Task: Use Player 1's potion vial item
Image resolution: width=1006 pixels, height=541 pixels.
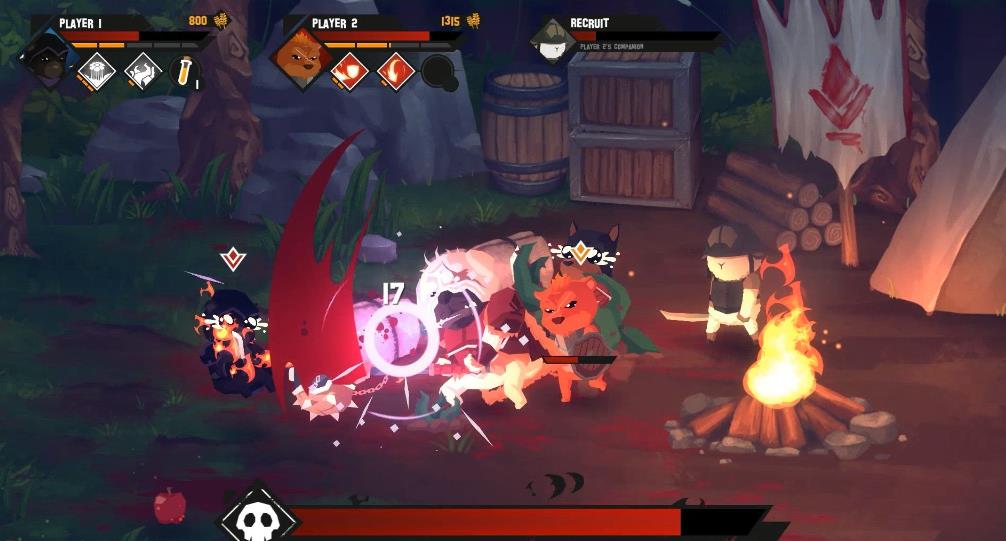Action: pos(184,71)
